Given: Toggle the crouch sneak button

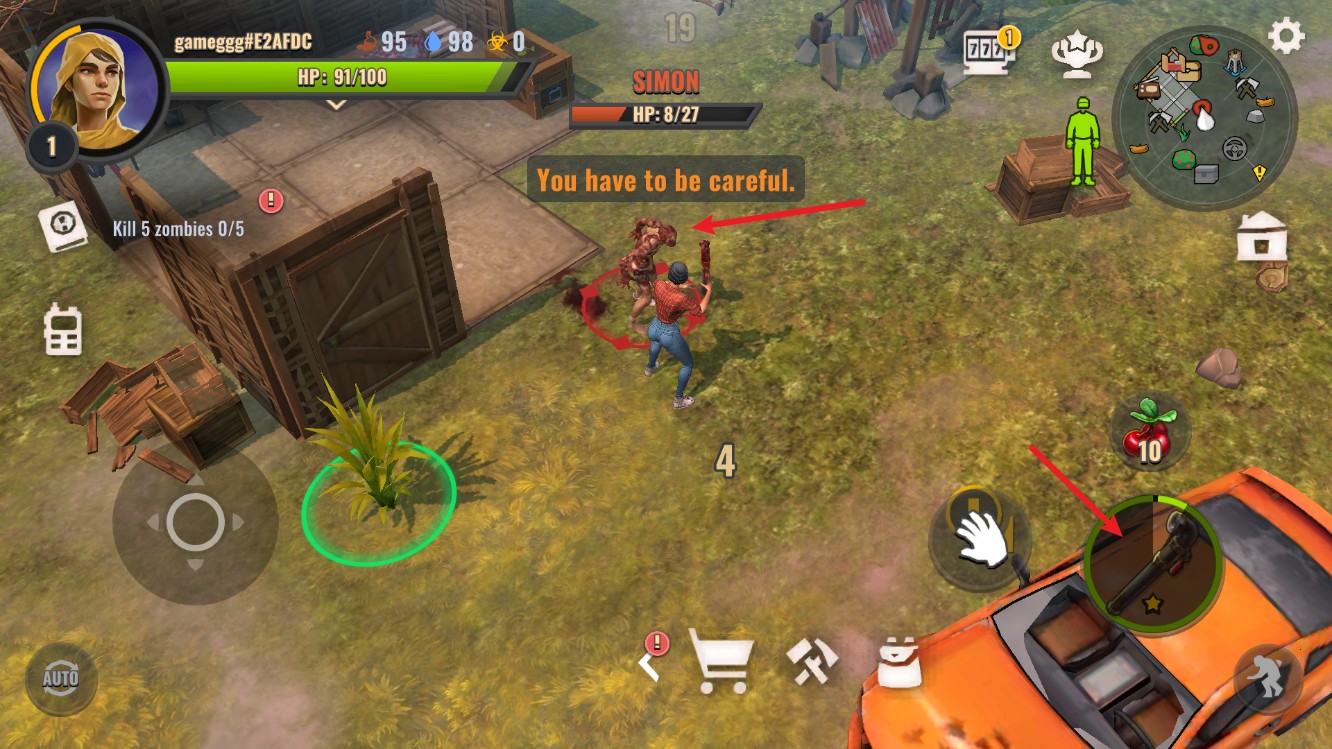Looking at the screenshot, I should pyautogui.click(x=1267, y=678).
